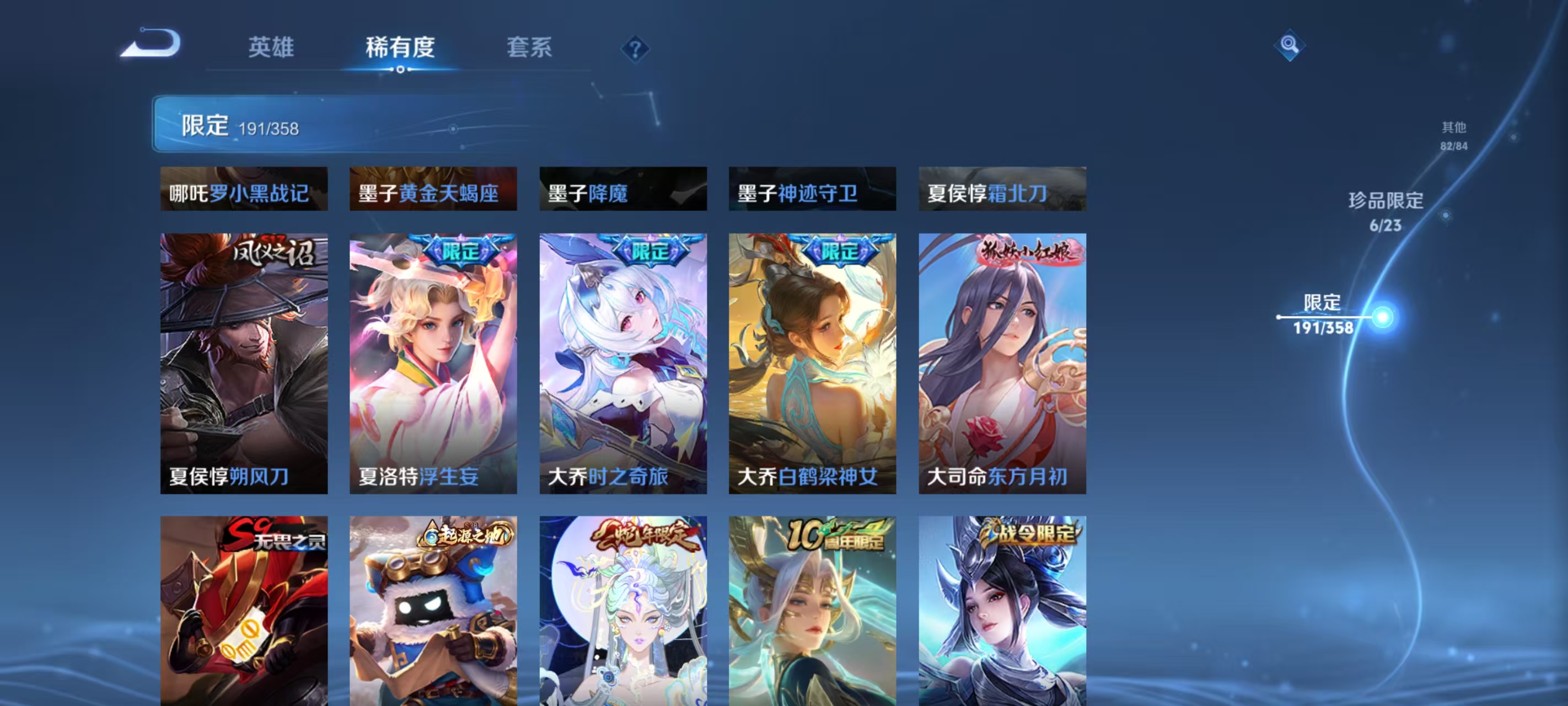Switch to the 英雄 tab

point(272,47)
